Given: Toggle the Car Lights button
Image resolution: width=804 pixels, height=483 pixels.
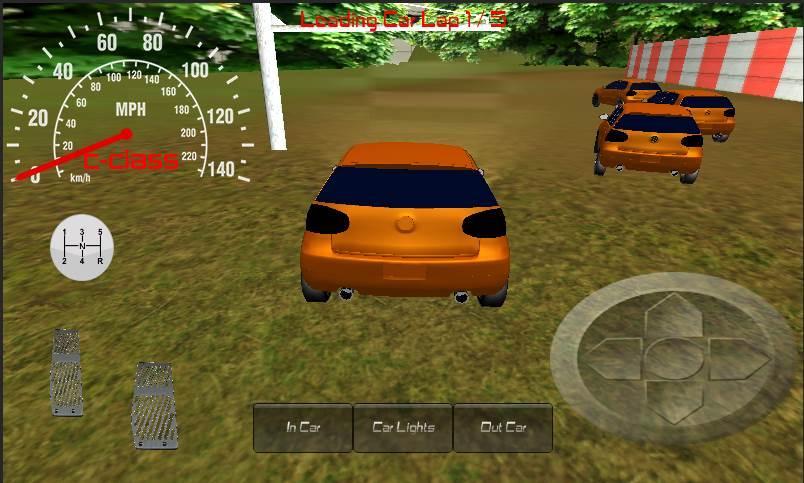Looking at the screenshot, I should click(403, 428).
